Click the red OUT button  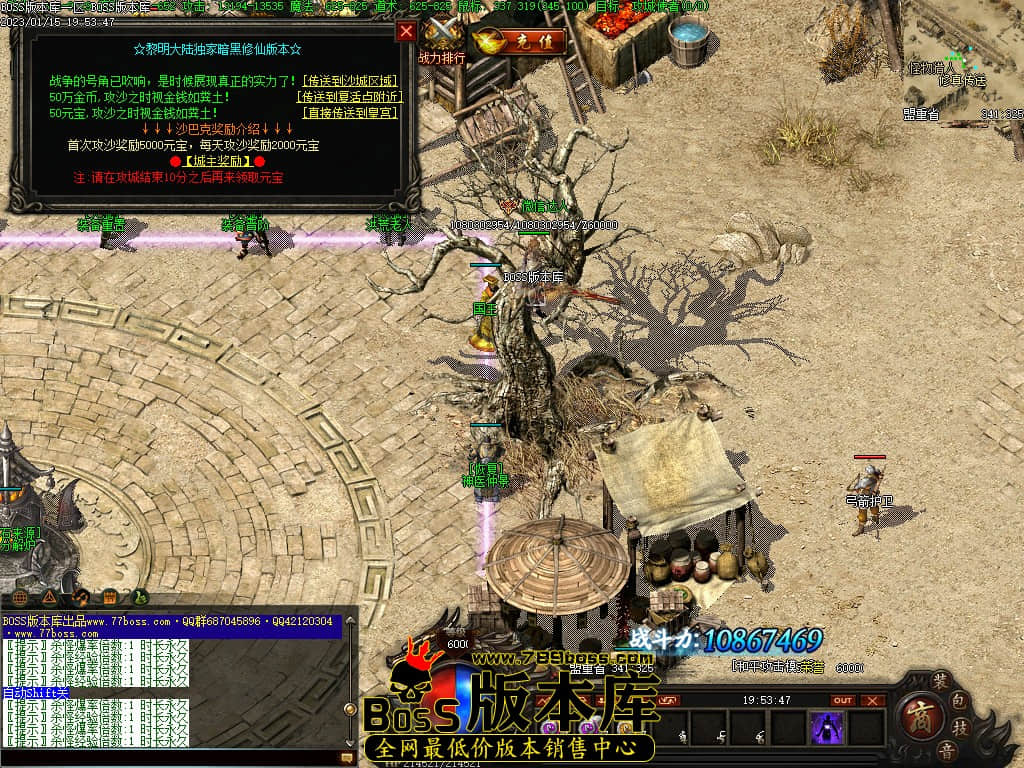[844, 700]
